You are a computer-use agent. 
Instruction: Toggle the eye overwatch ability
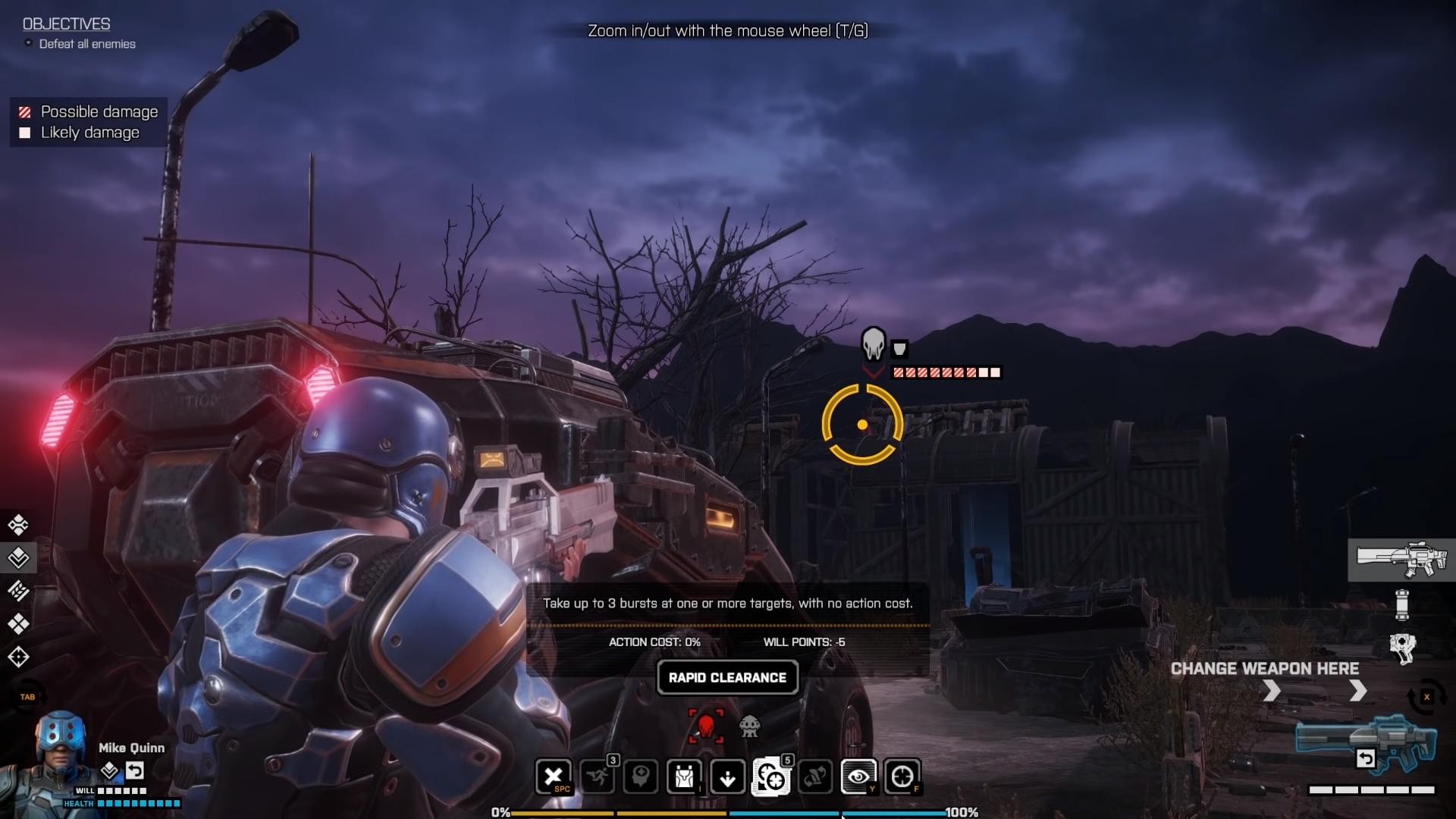point(858,777)
